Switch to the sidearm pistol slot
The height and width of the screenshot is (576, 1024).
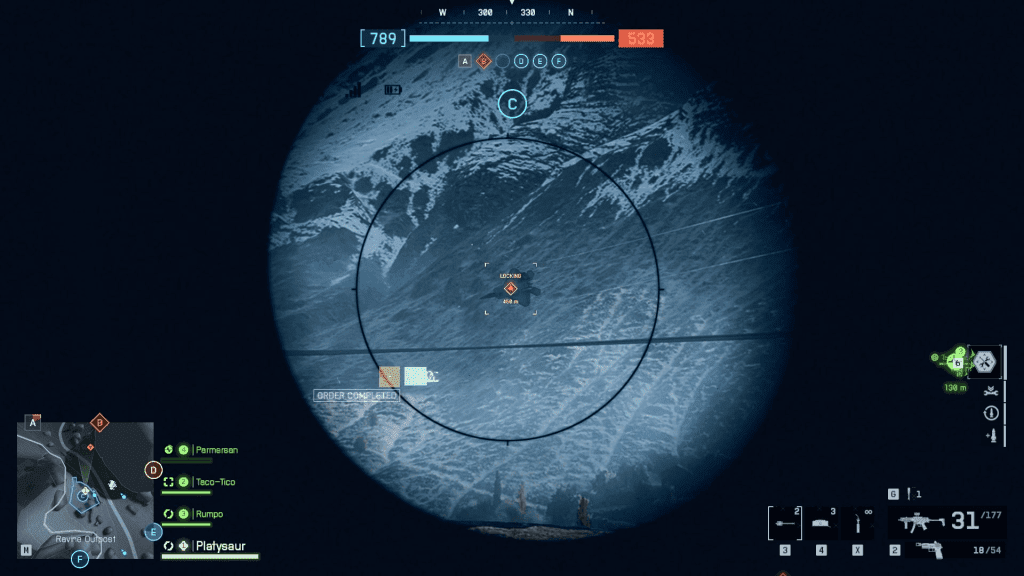tap(929, 549)
